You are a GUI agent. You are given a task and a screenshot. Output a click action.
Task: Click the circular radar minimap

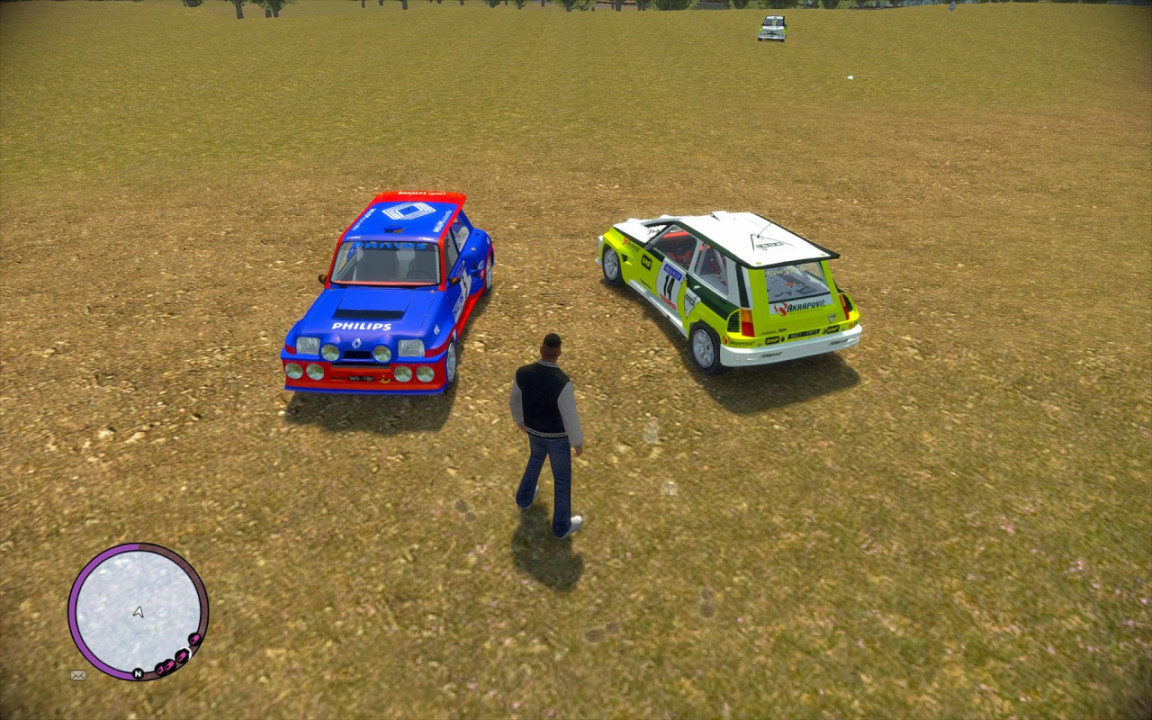point(138,611)
